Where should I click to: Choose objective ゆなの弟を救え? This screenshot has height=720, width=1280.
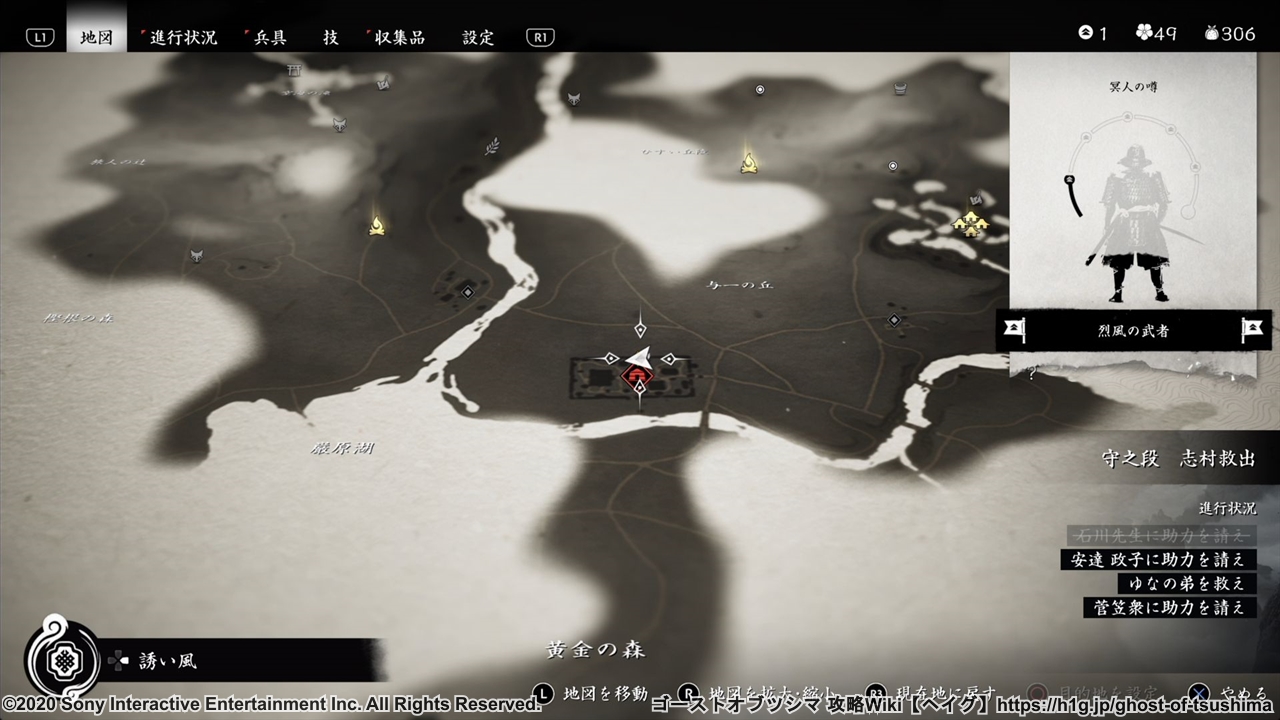[x=1186, y=583]
